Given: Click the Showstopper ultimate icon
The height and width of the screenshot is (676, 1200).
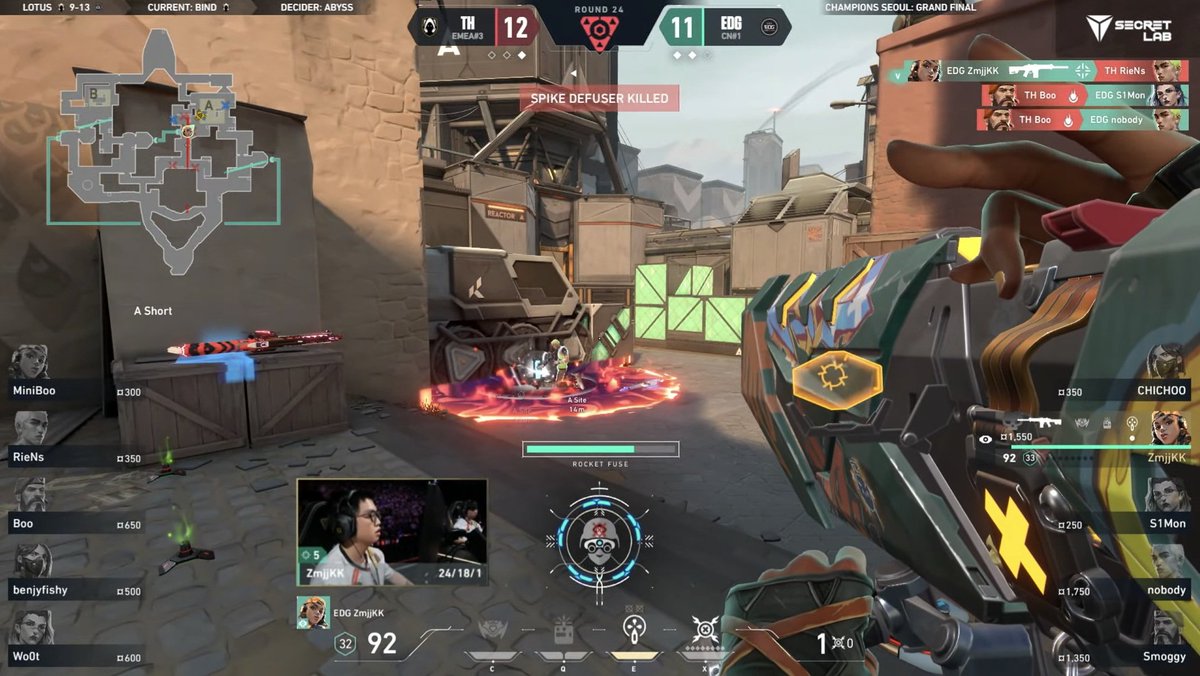Looking at the screenshot, I should (x=706, y=632).
